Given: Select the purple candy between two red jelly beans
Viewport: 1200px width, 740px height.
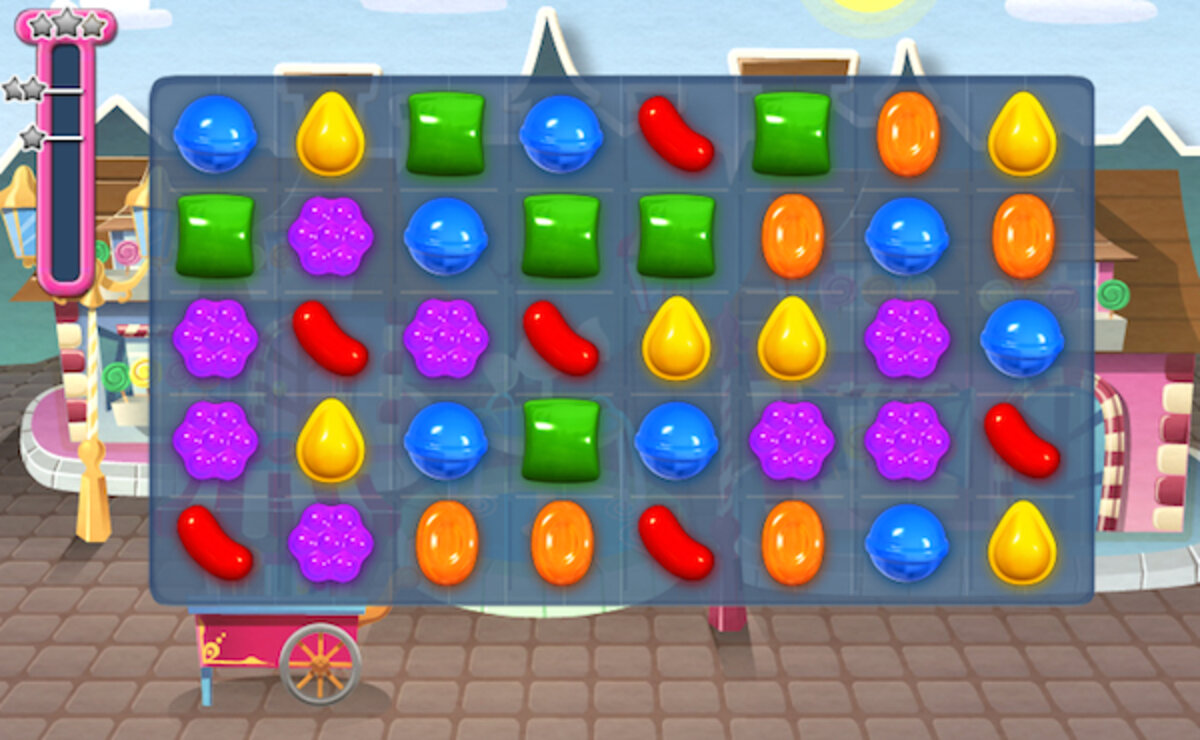Looking at the screenshot, I should pyautogui.click(x=445, y=338).
